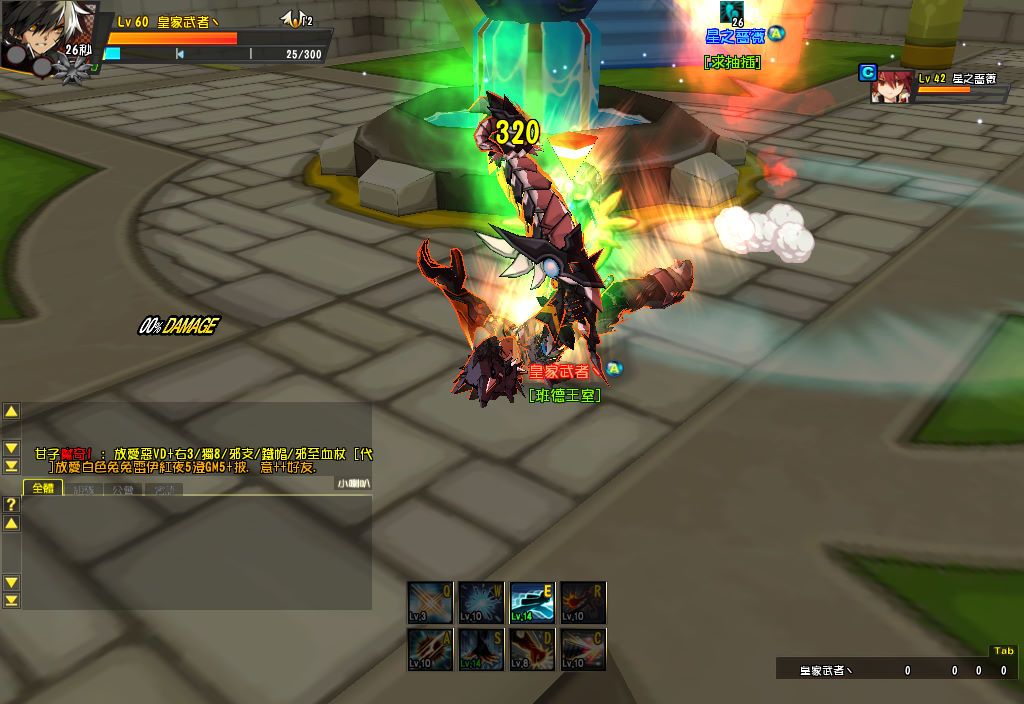Open chat help with the question mark

tap(11, 504)
